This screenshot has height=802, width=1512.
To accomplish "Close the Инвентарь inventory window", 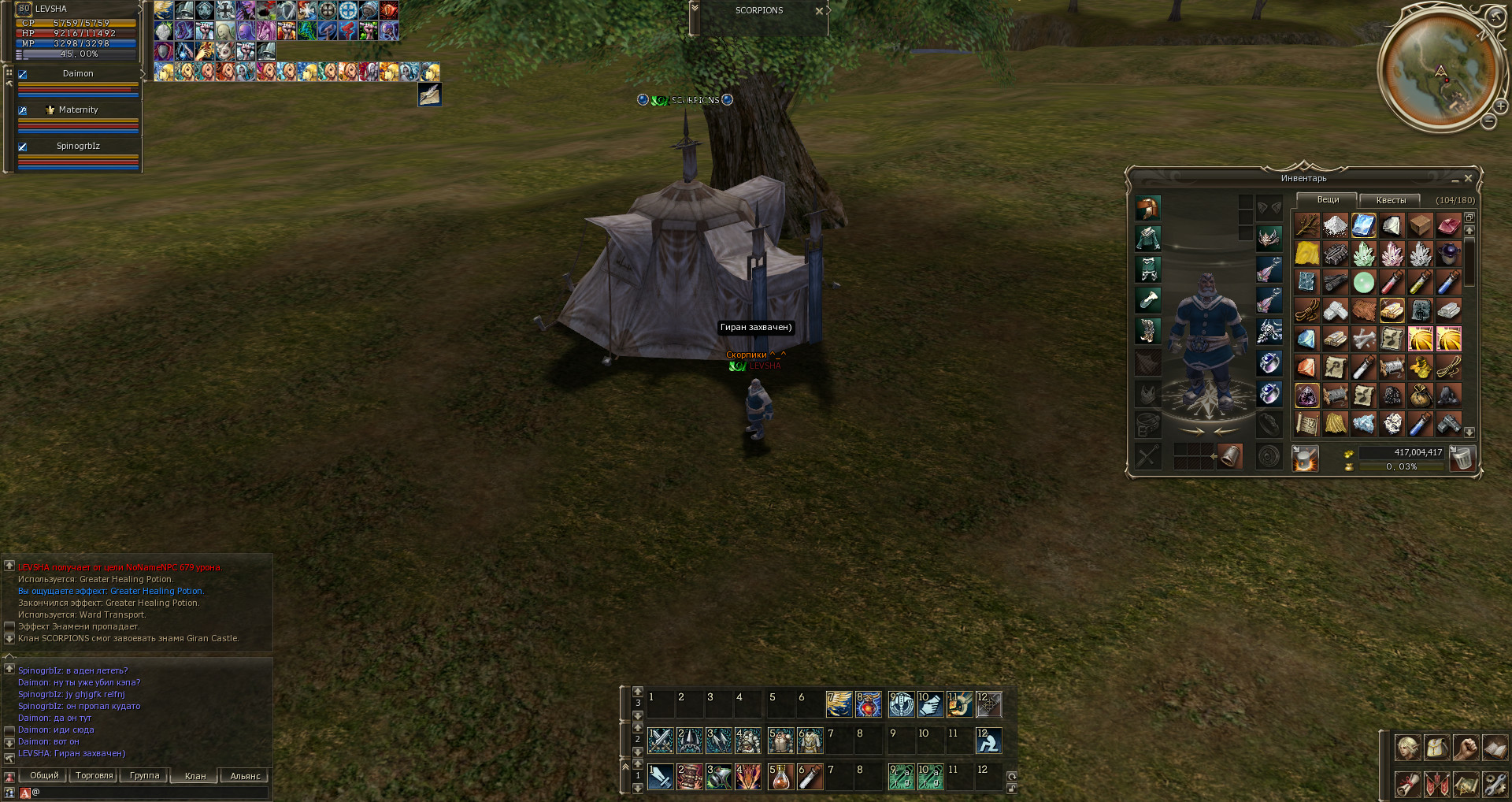I will coord(1468,179).
